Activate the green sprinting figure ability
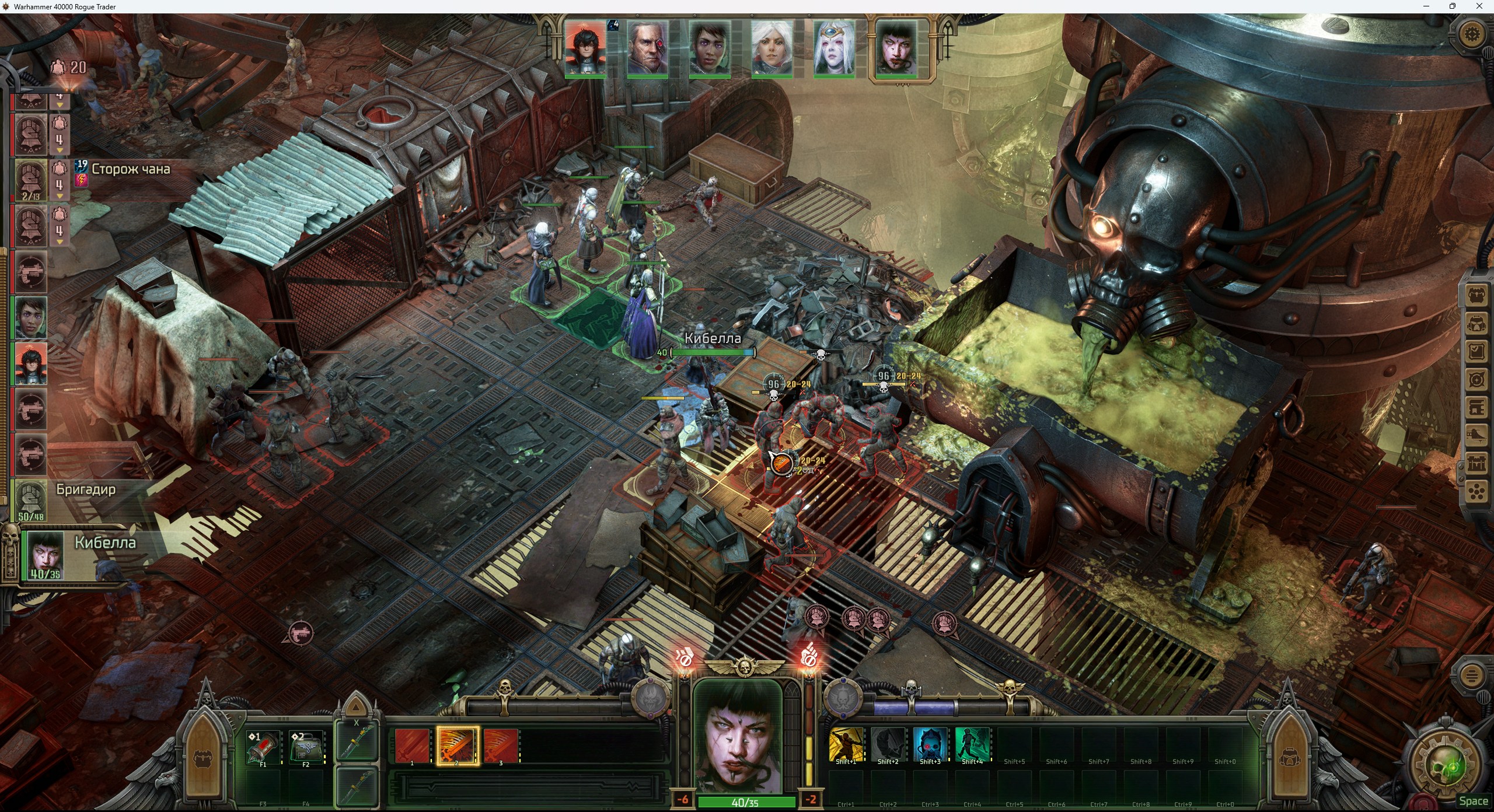 pos(972,744)
